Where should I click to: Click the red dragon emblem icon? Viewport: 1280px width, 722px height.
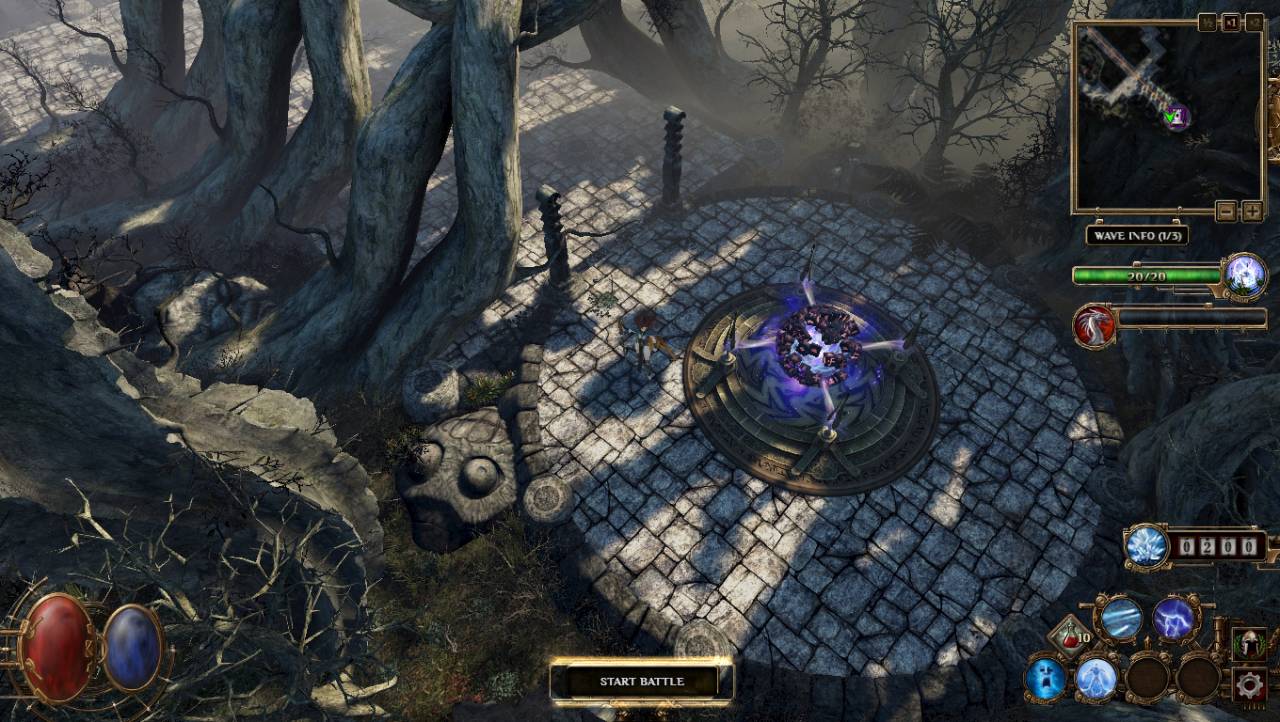coord(1093,326)
